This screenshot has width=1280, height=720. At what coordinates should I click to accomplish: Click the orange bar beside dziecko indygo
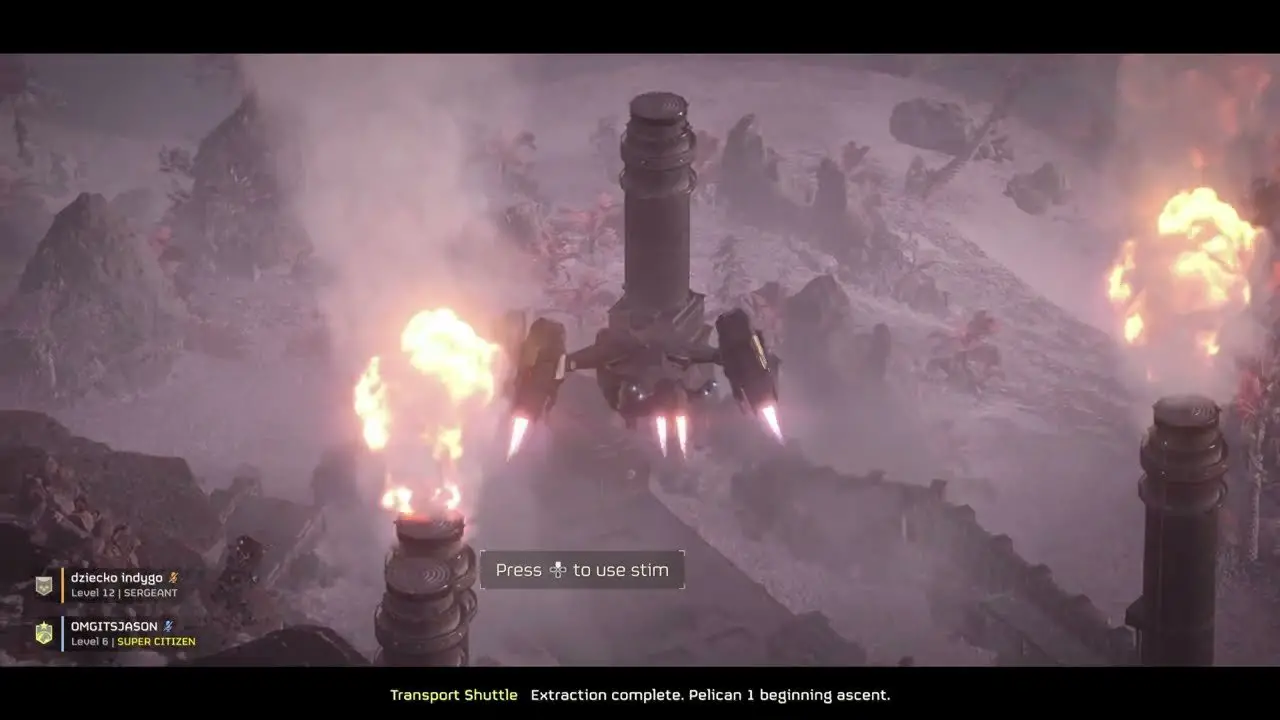tap(62, 584)
